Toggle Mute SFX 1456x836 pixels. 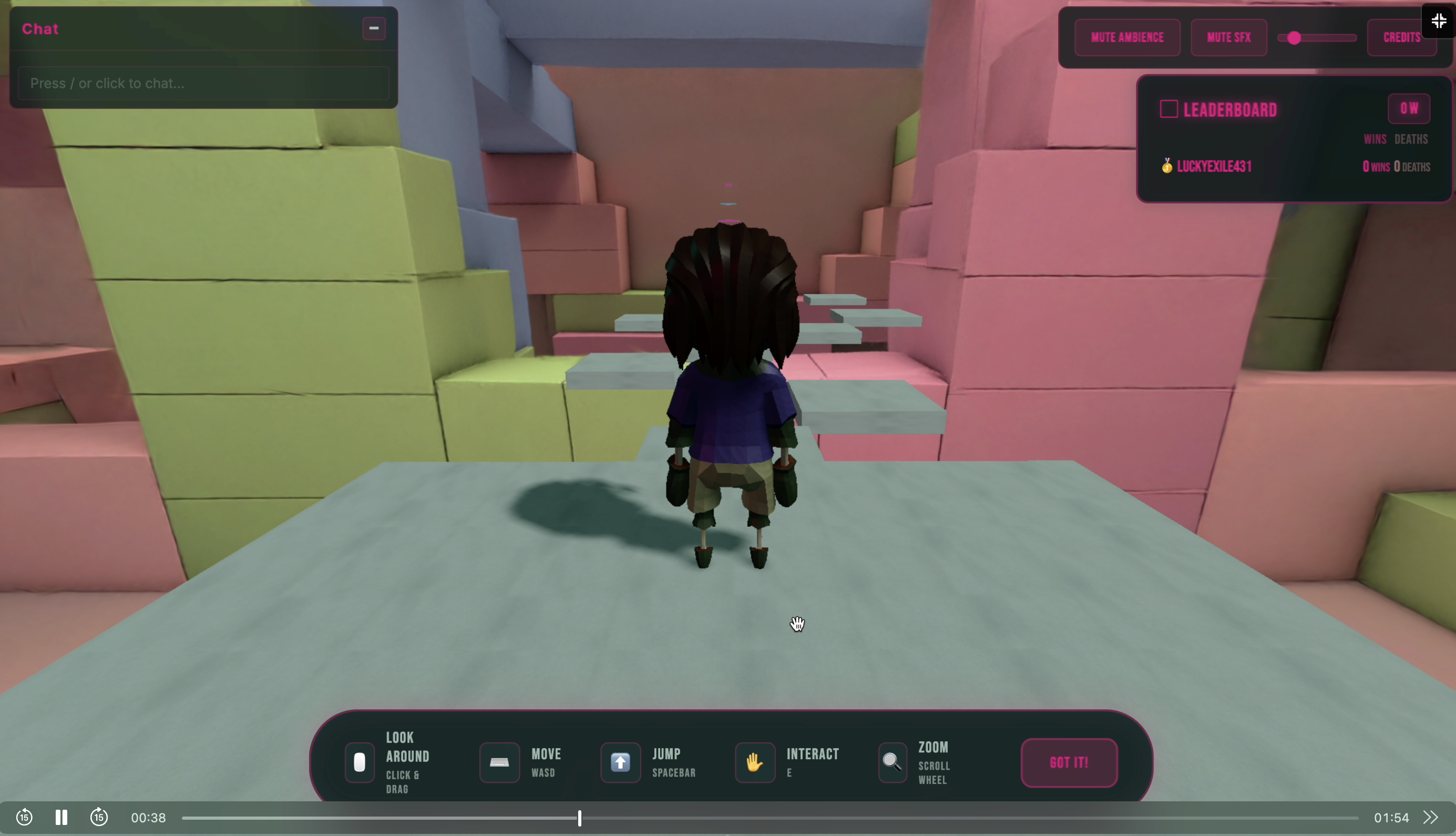[1228, 37]
